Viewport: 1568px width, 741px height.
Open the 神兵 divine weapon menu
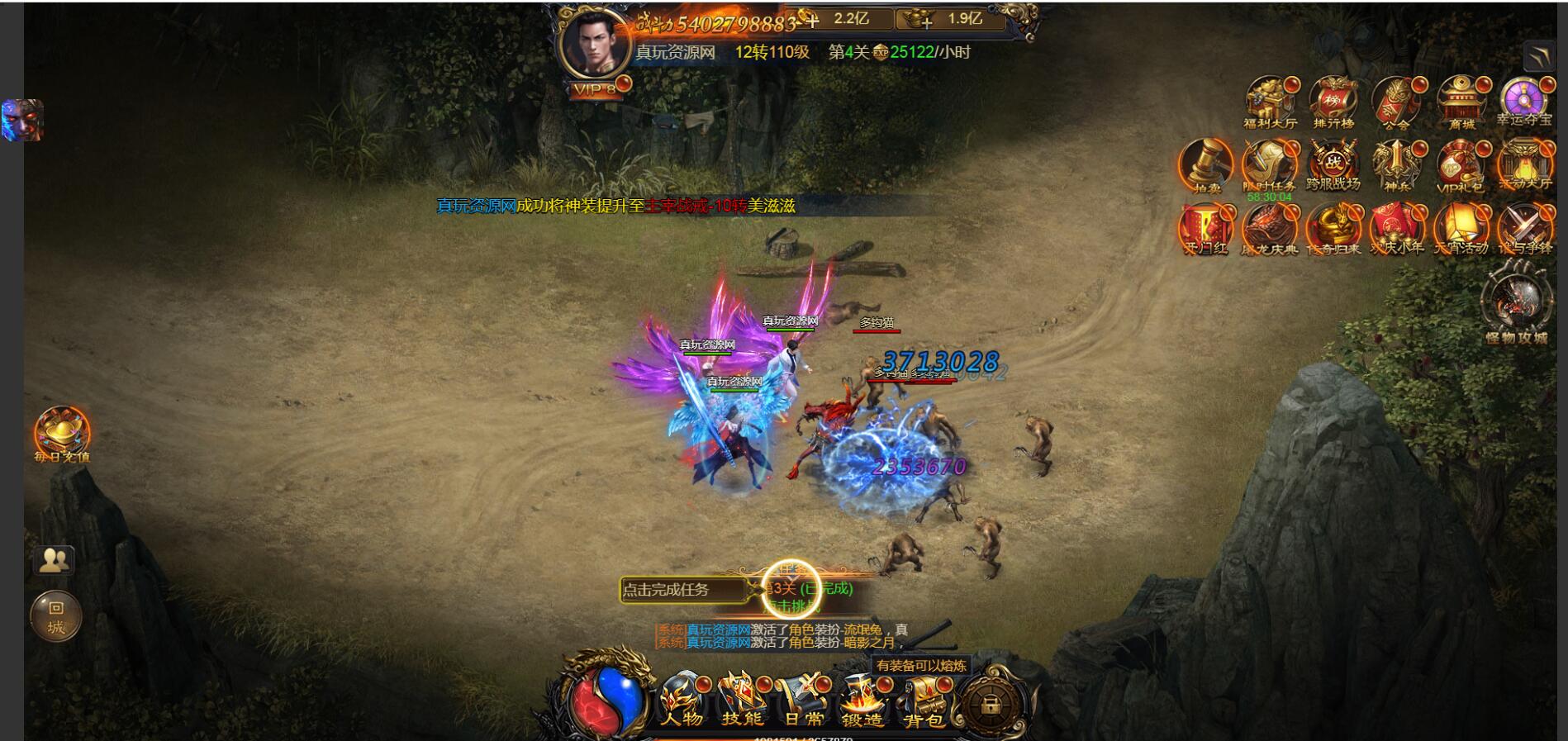[1396, 165]
